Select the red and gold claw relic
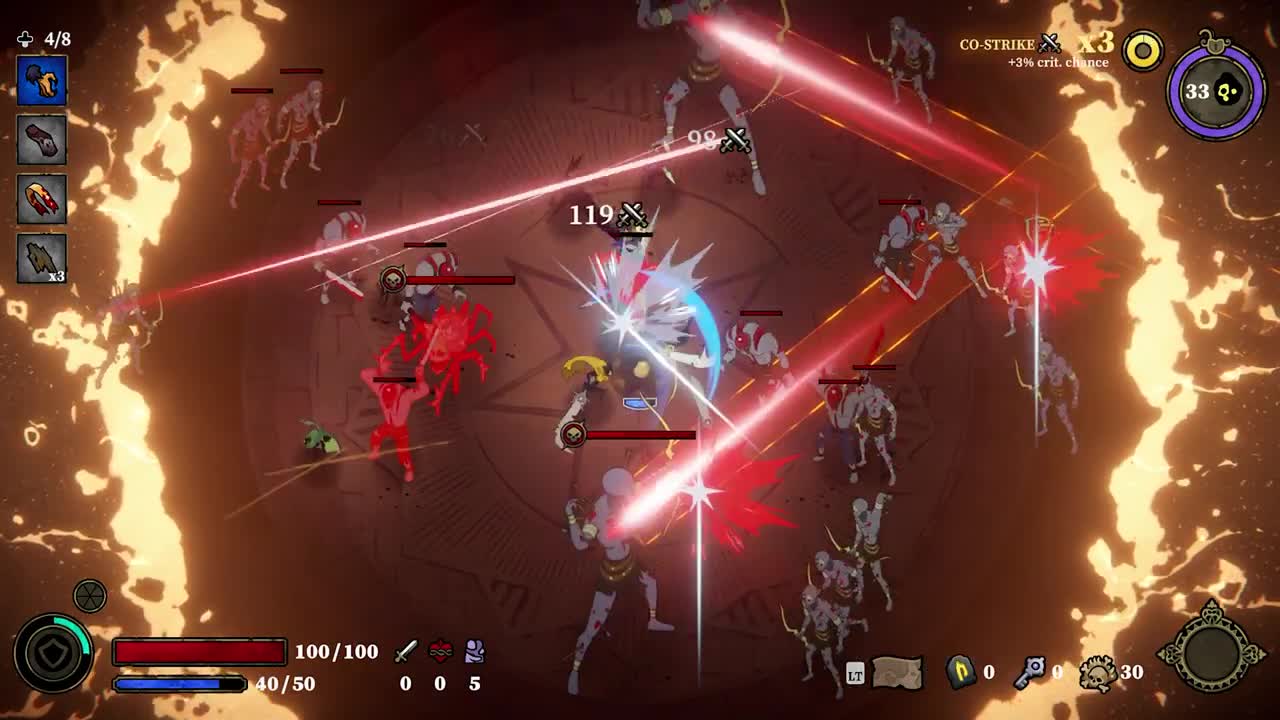This screenshot has height=720, width=1280. (42, 198)
